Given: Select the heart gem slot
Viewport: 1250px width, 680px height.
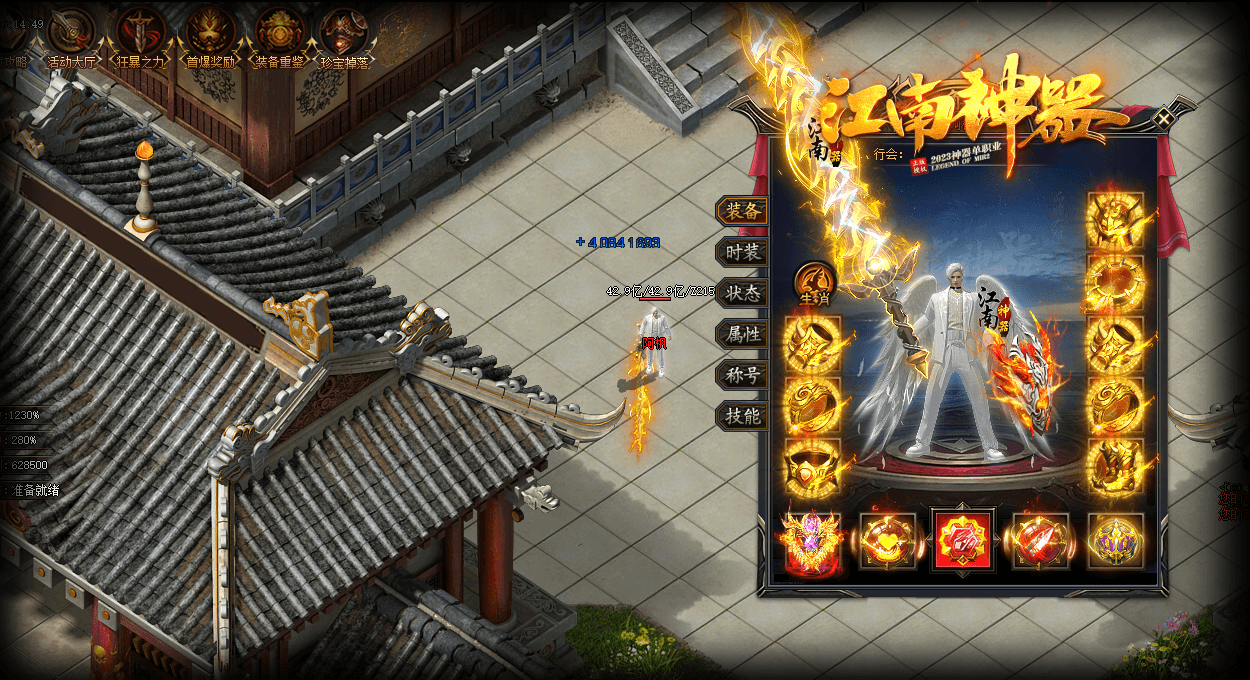Looking at the screenshot, I should [x=887, y=541].
